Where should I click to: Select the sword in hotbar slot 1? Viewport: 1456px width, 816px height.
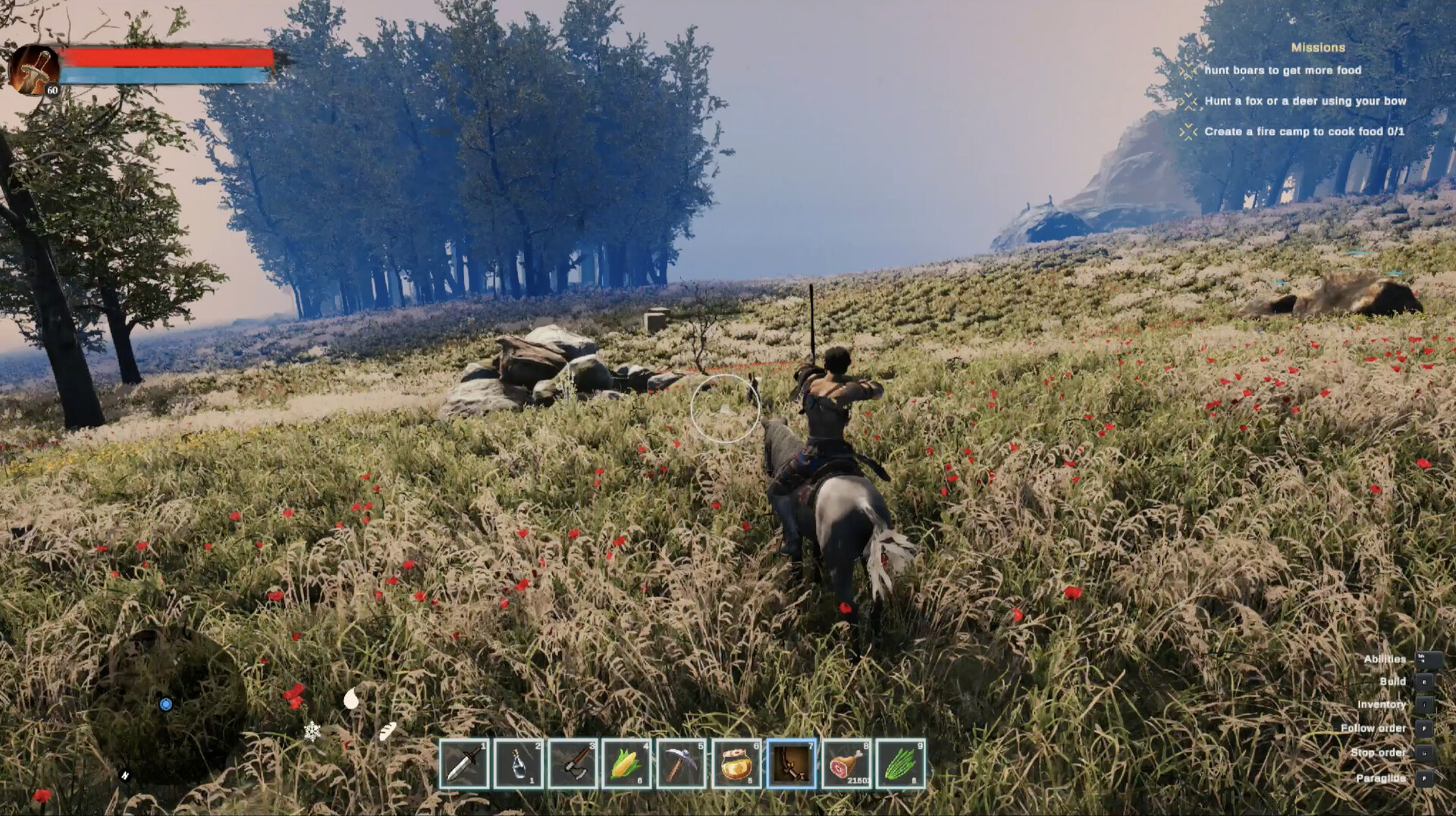[463, 764]
